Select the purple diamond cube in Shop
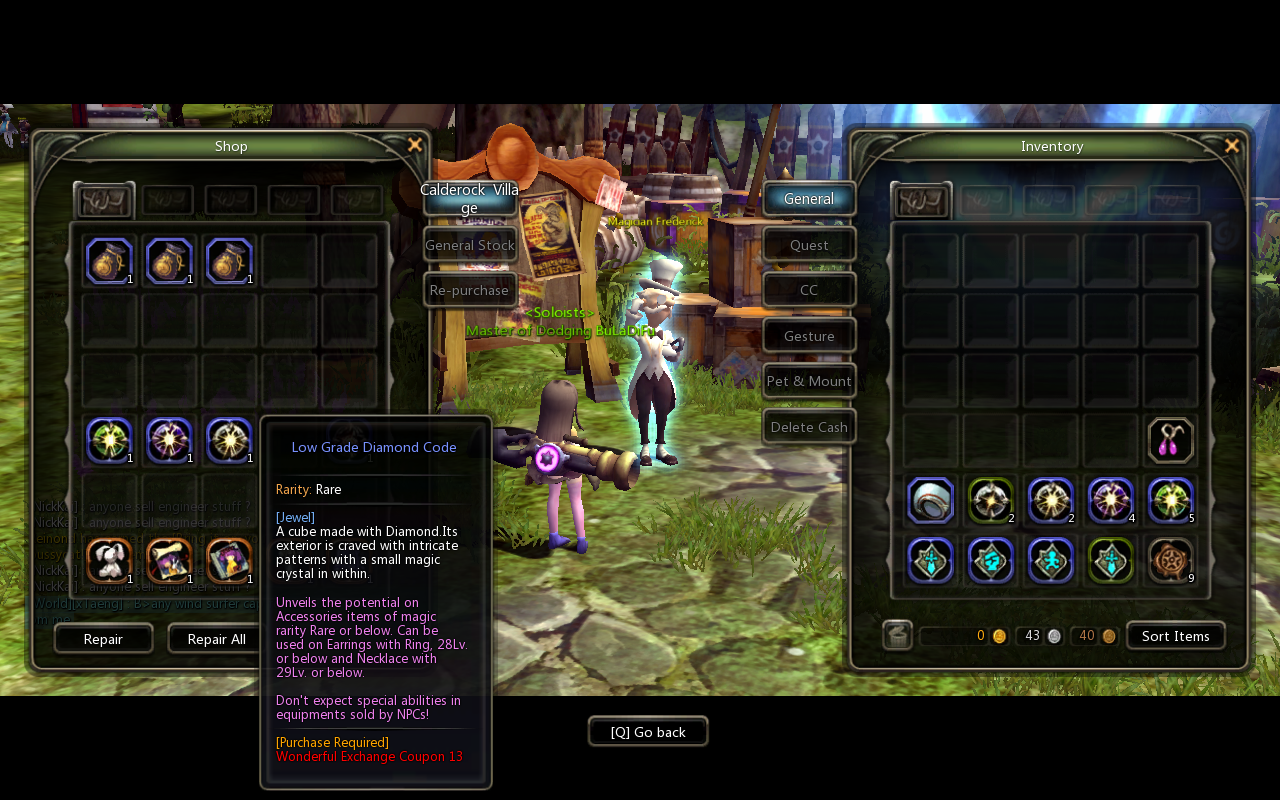This screenshot has width=1280, height=800. pyautogui.click(x=169, y=441)
